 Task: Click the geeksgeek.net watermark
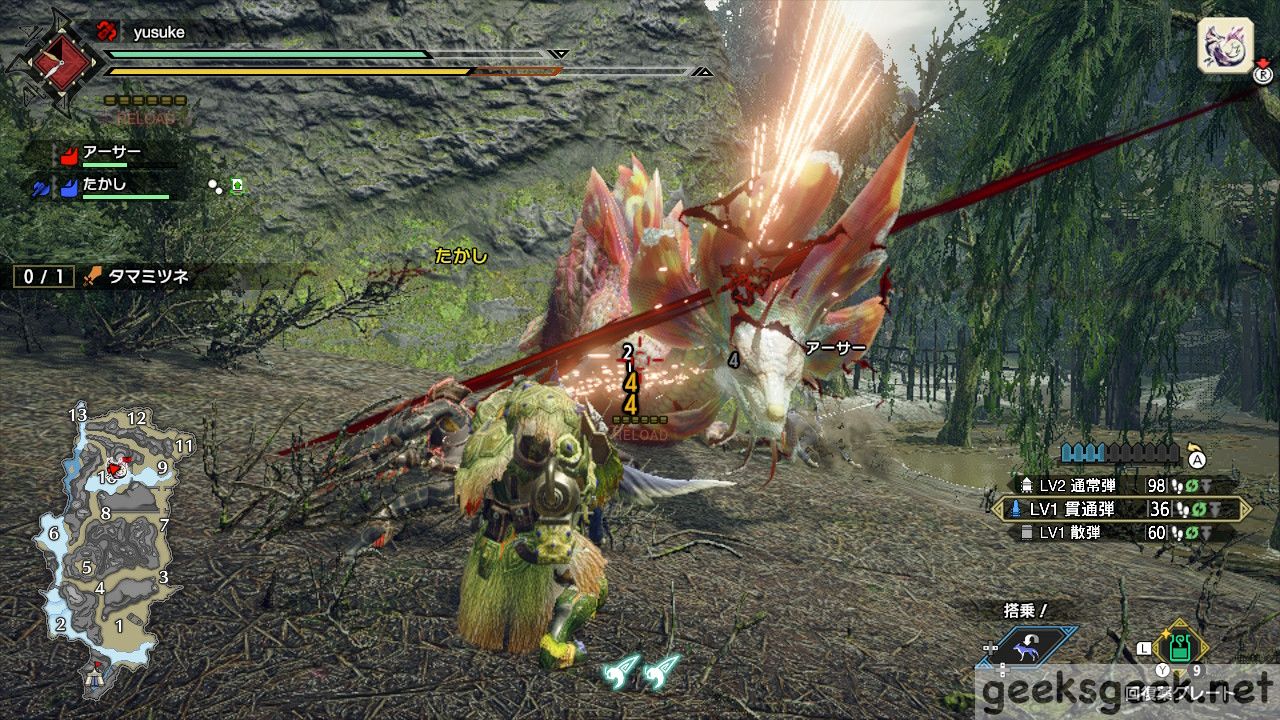(1127, 691)
